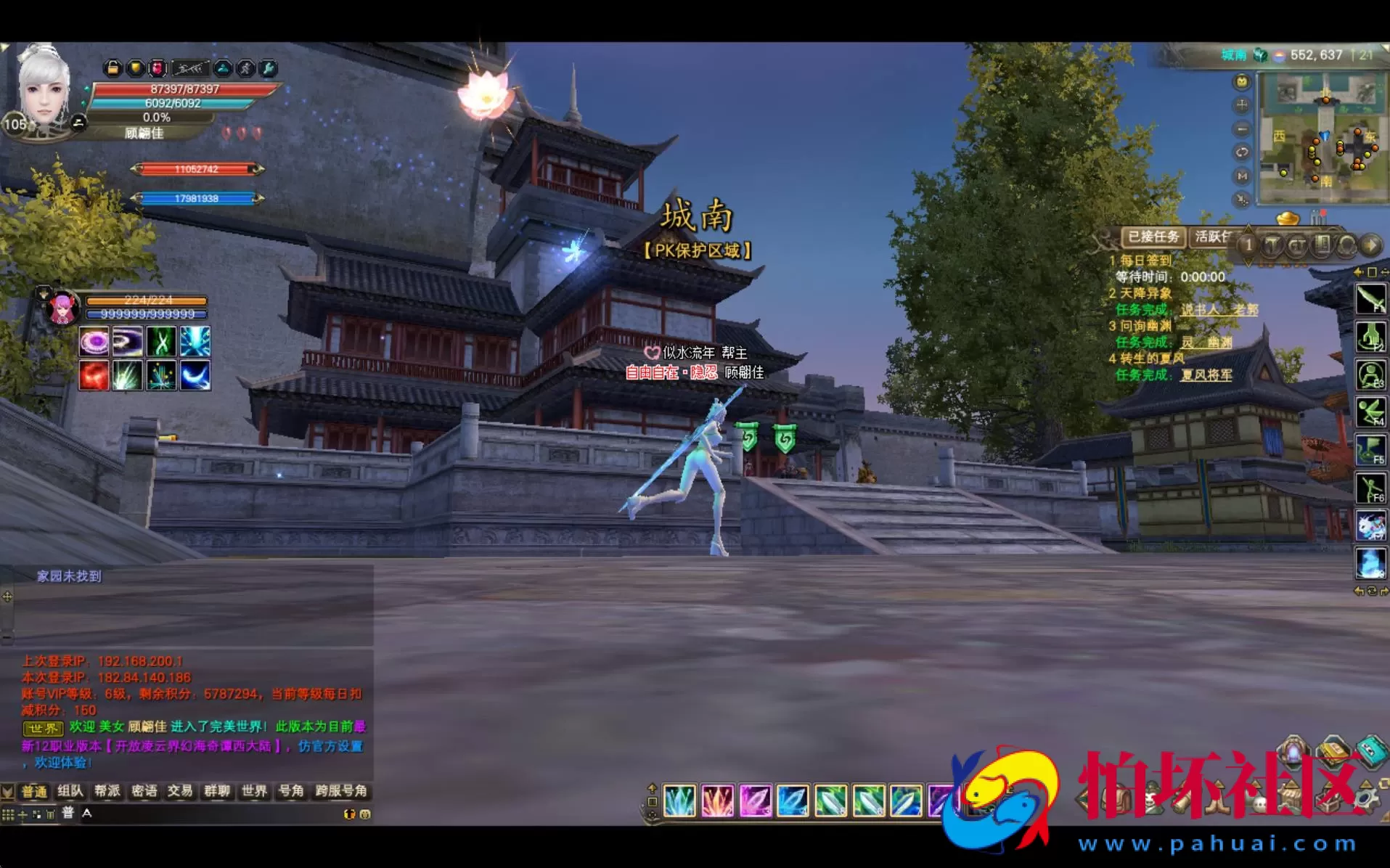Click the minimap's minus zoom button
The image size is (1390, 868).
[x=1242, y=129]
